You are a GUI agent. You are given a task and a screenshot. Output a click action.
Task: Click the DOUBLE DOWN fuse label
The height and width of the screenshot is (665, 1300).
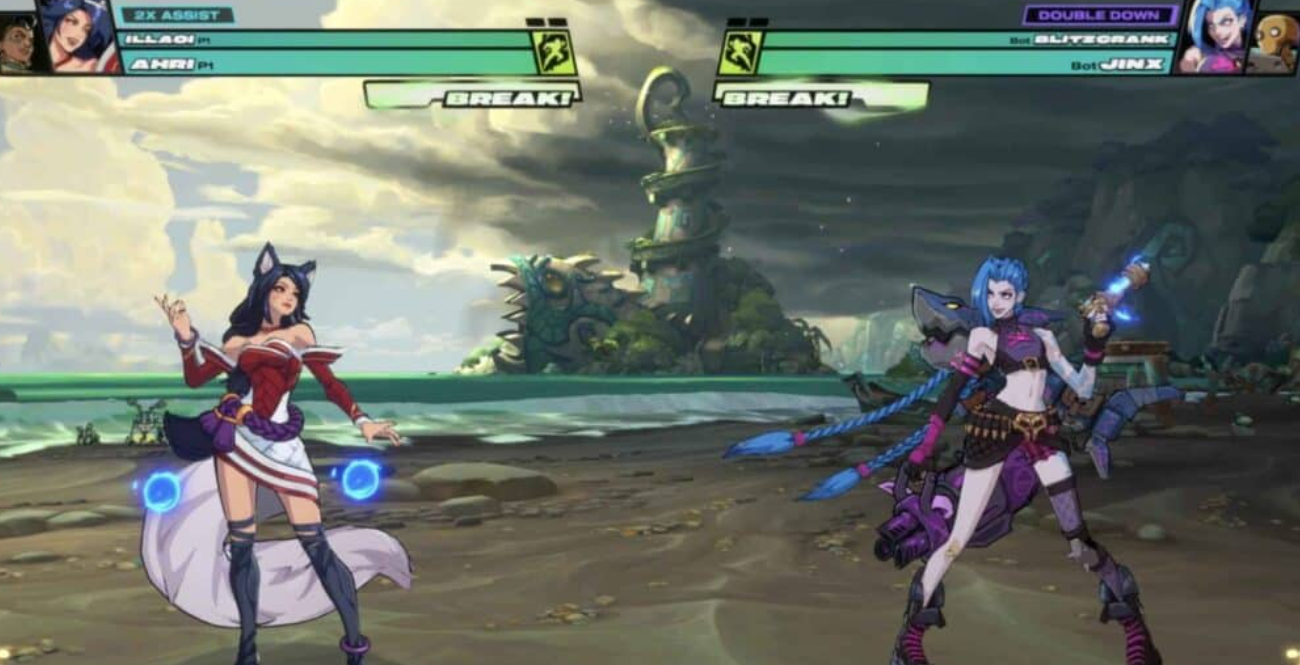click(x=1099, y=15)
